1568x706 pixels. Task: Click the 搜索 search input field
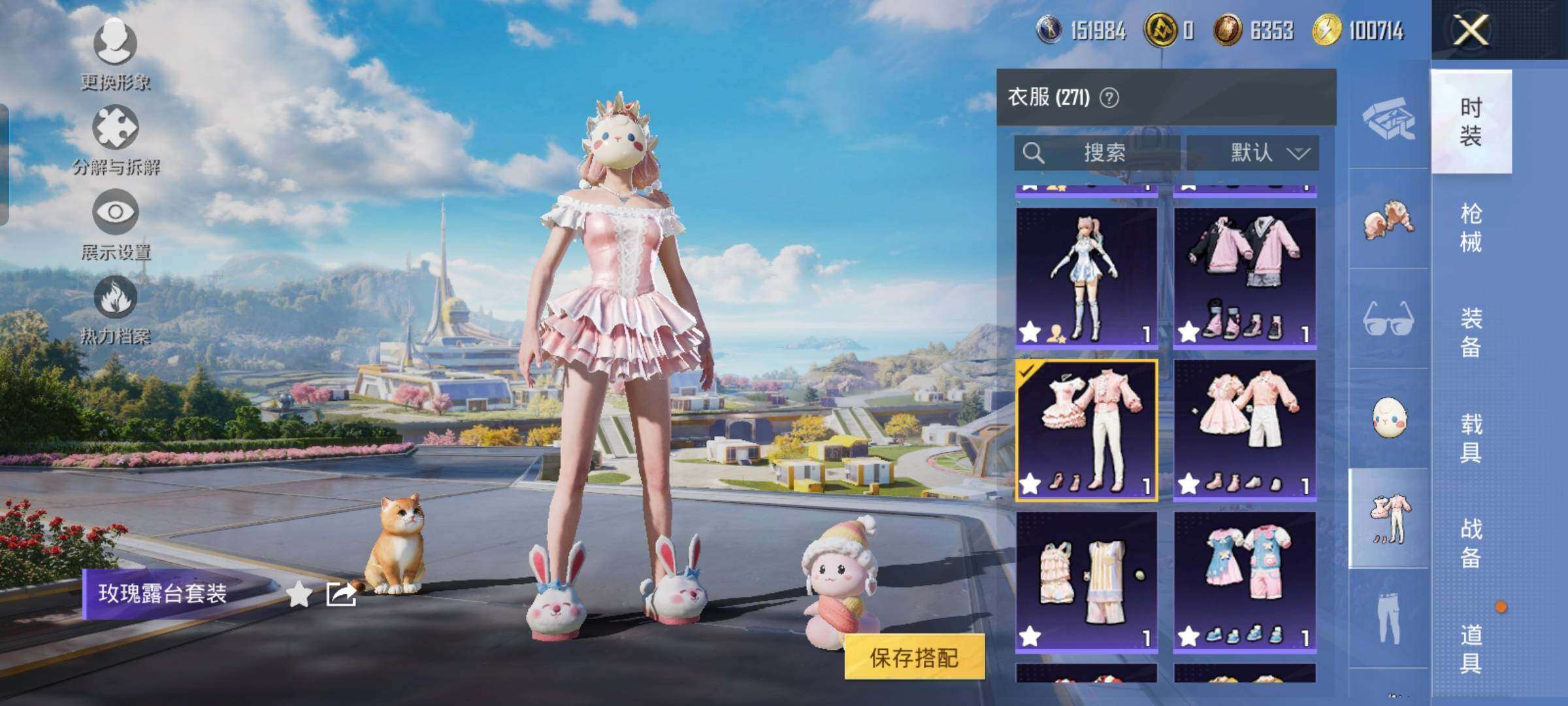(1104, 152)
